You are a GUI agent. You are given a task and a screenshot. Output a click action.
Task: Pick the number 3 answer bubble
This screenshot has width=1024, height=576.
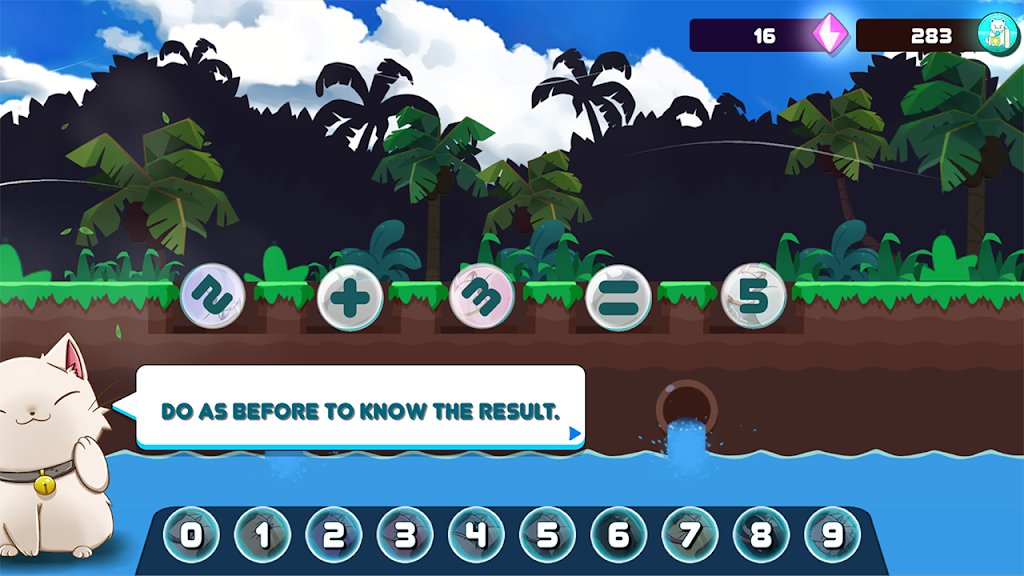405,535
